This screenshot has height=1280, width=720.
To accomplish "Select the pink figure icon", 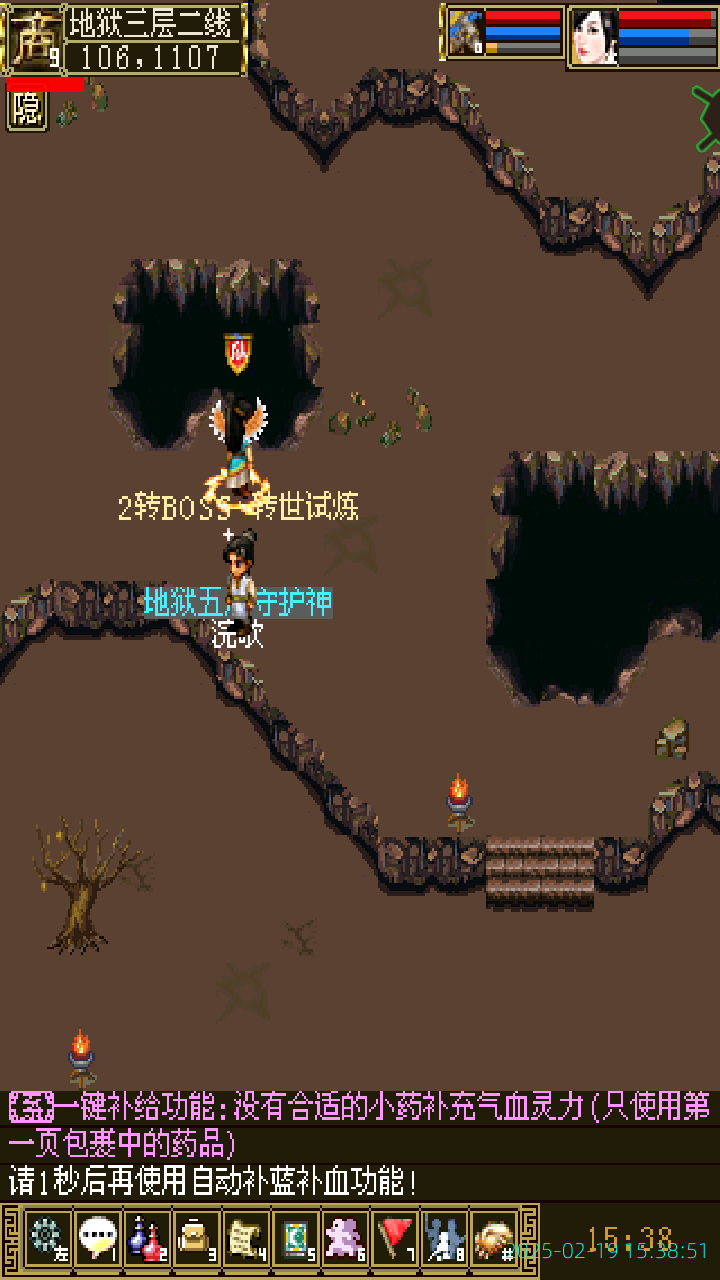I will coord(346,1239).
